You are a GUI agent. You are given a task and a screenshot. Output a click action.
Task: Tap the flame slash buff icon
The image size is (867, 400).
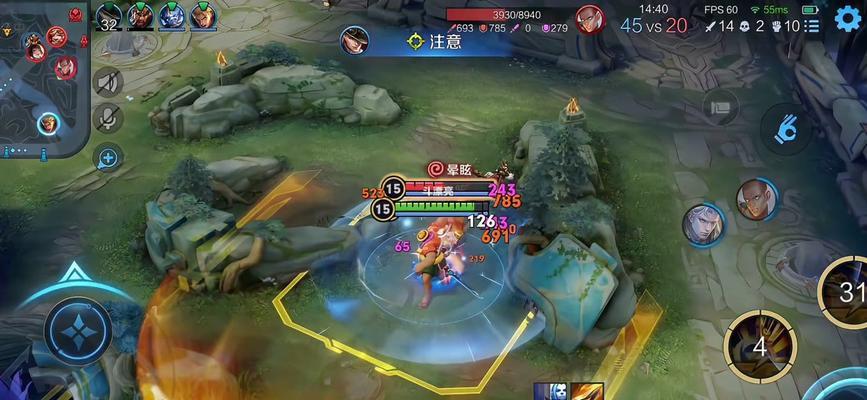[587, 392]
